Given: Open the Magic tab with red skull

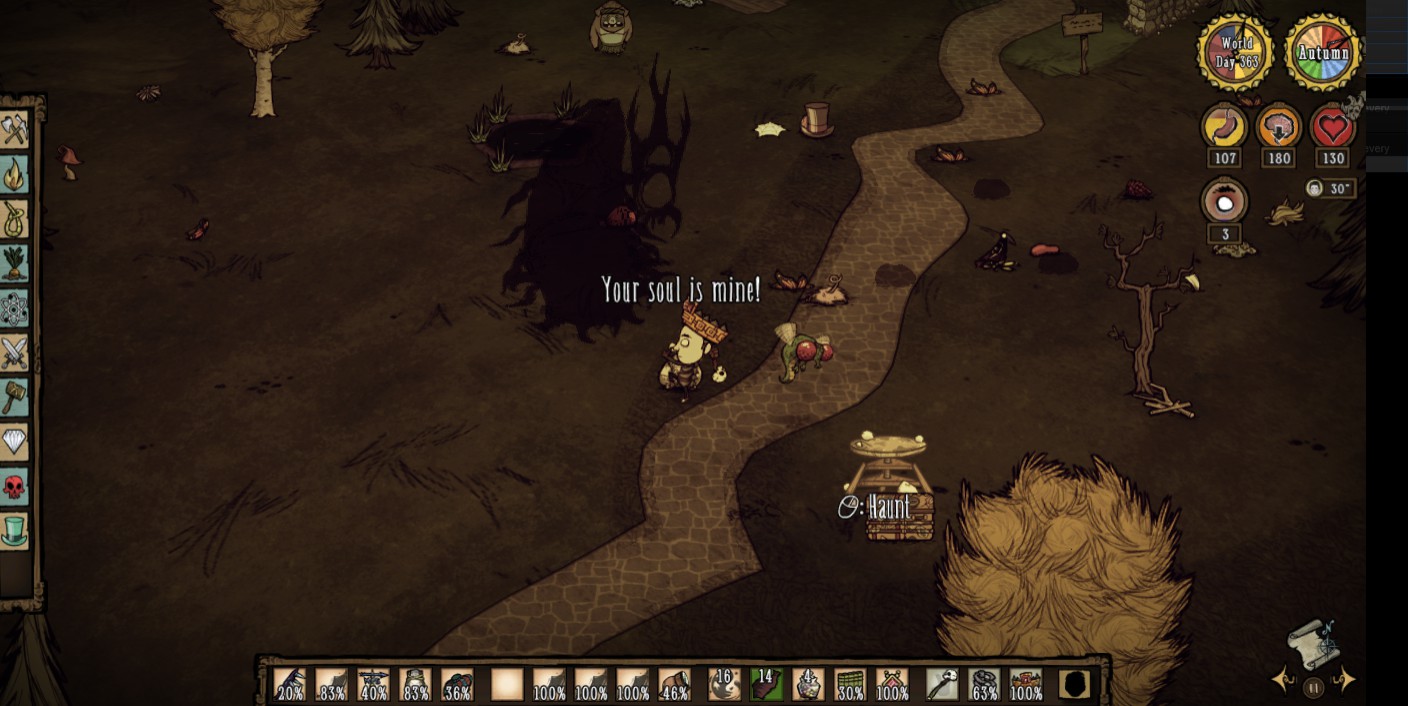Looking at the screenshot, I should 15,487.
